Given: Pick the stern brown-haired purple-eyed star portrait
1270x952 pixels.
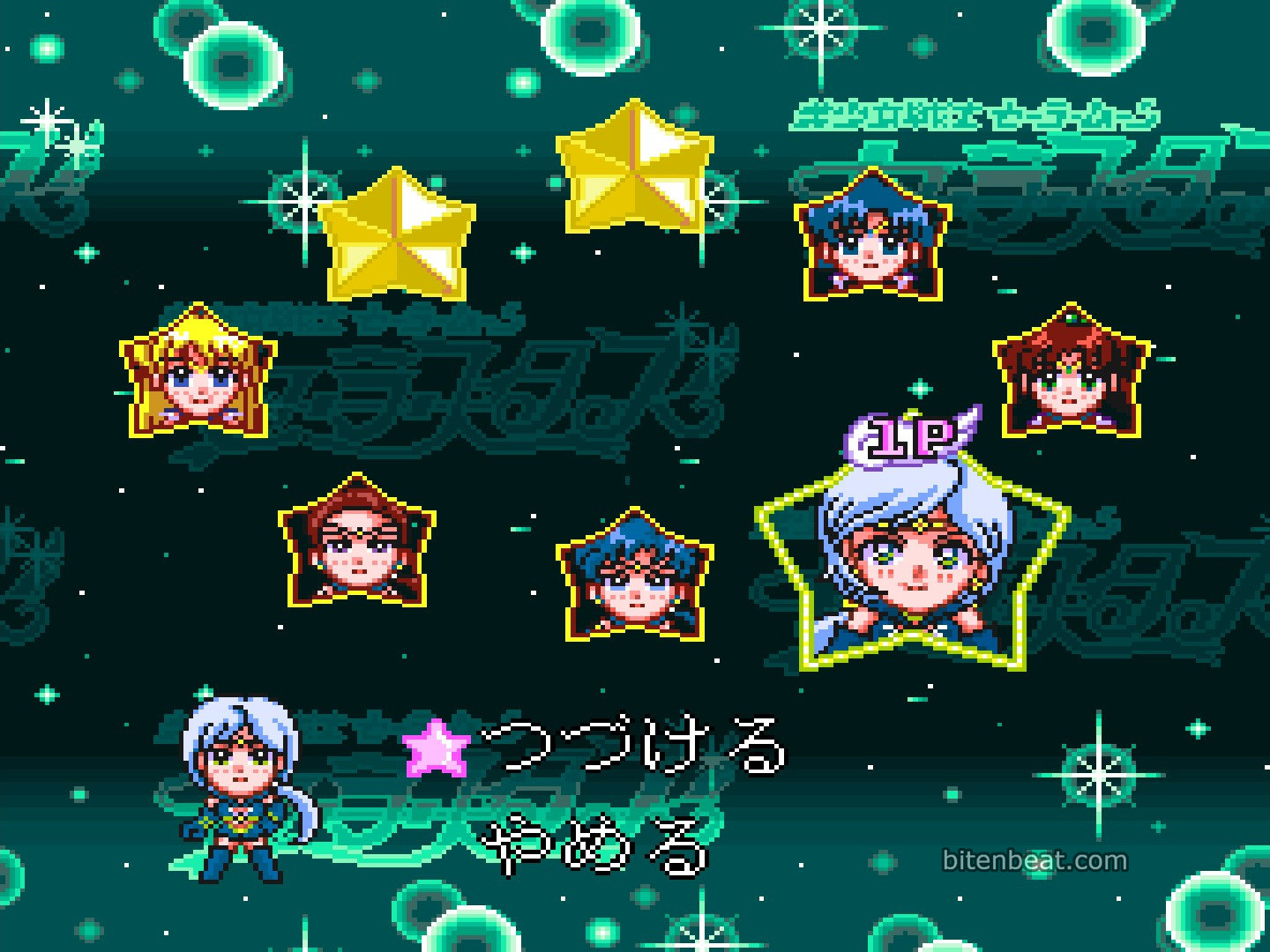Looking at the screenshot, I should pyautogui.click(x=357, y=546).
